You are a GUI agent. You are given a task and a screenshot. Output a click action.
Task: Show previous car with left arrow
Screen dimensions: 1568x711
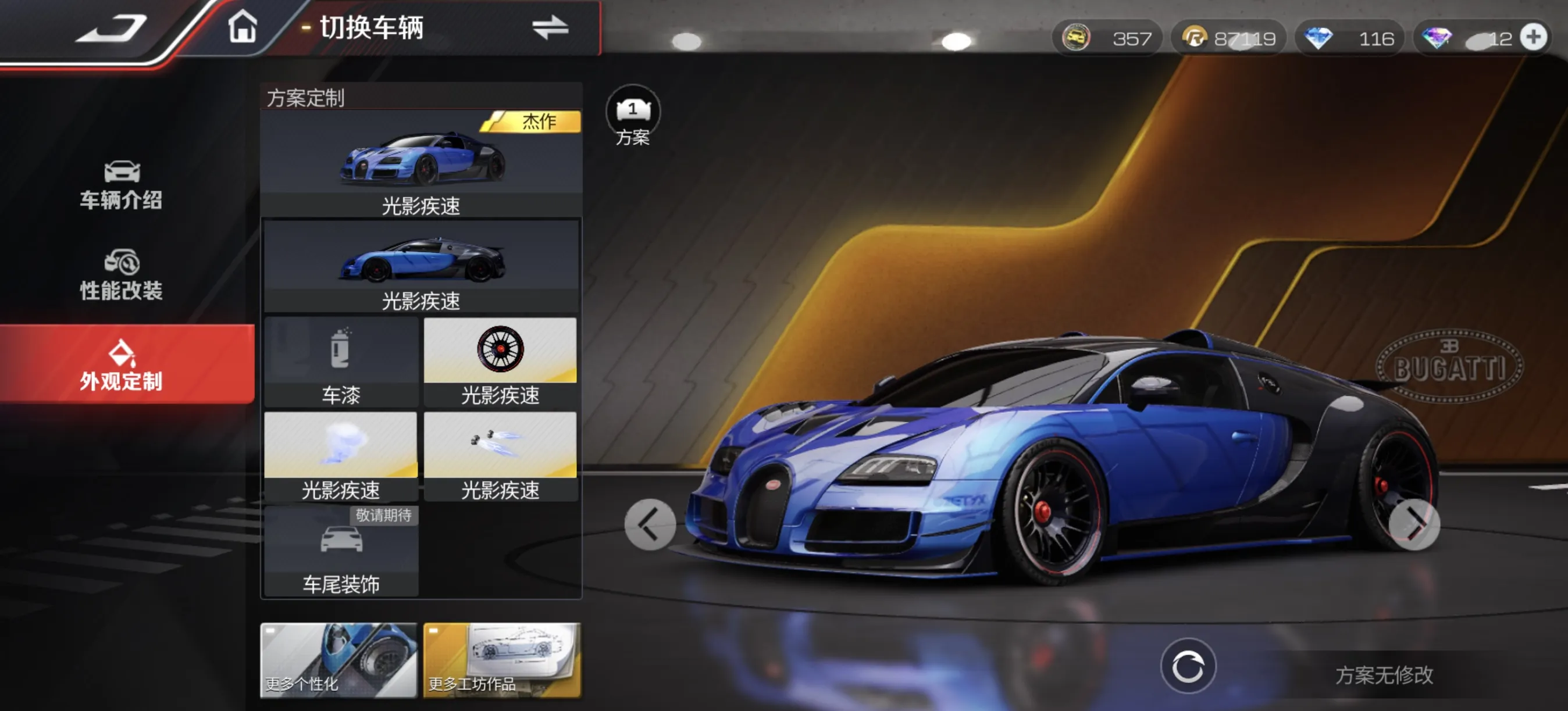coord(650,524)
